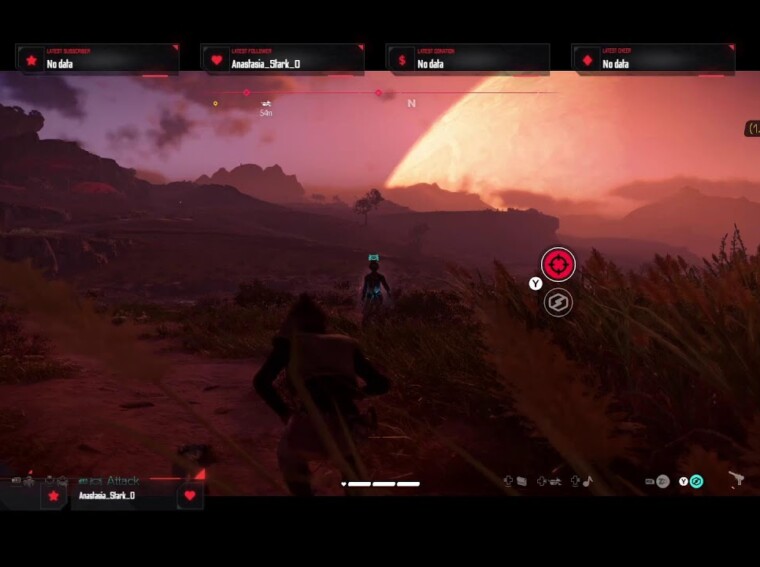This screenshot has height=567, width=760.
Task: Click the Latest Donation overlay panel
Action: click(468, 60)
